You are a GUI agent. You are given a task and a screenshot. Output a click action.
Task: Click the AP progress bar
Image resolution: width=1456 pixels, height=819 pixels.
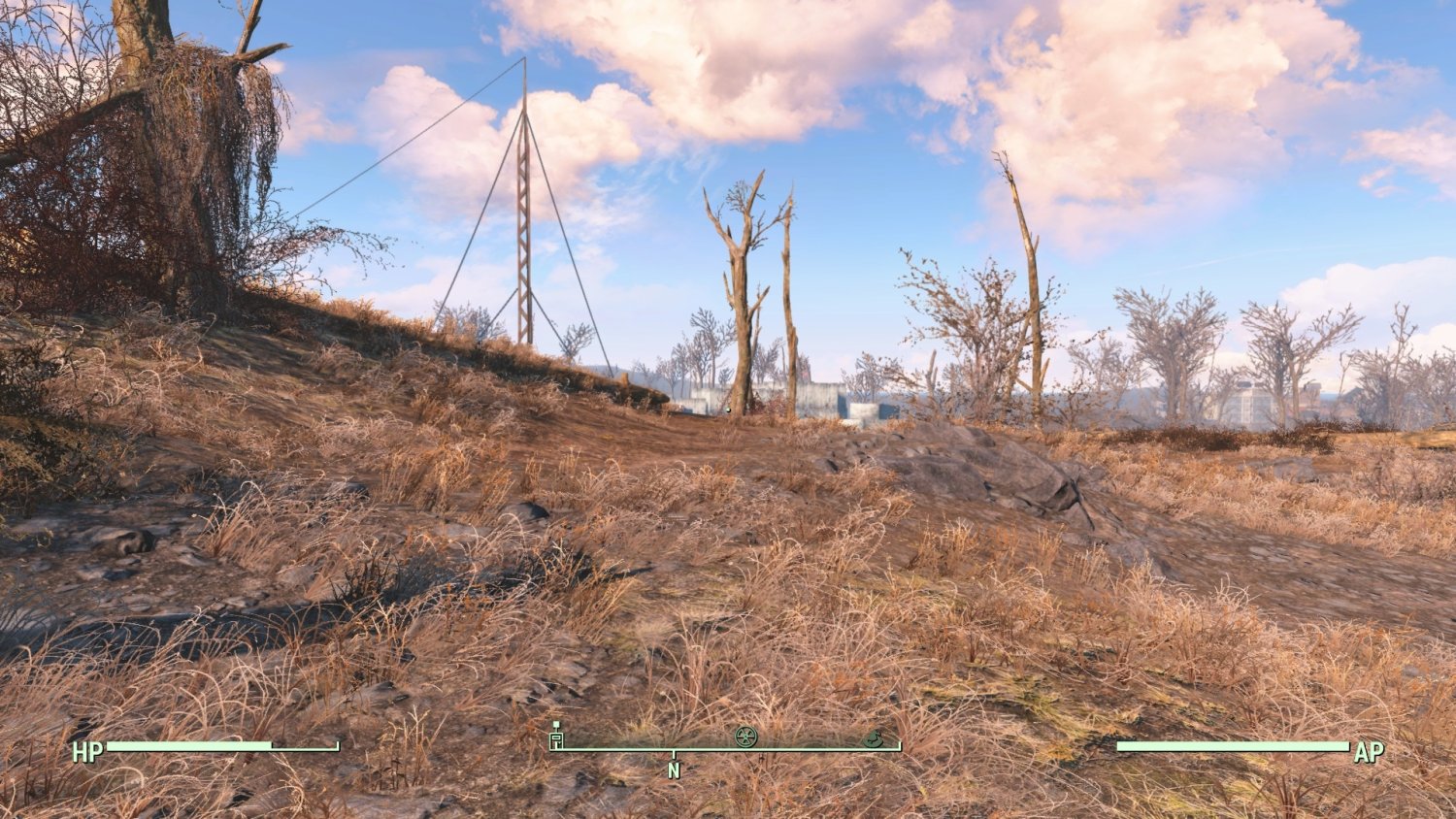1233,747
